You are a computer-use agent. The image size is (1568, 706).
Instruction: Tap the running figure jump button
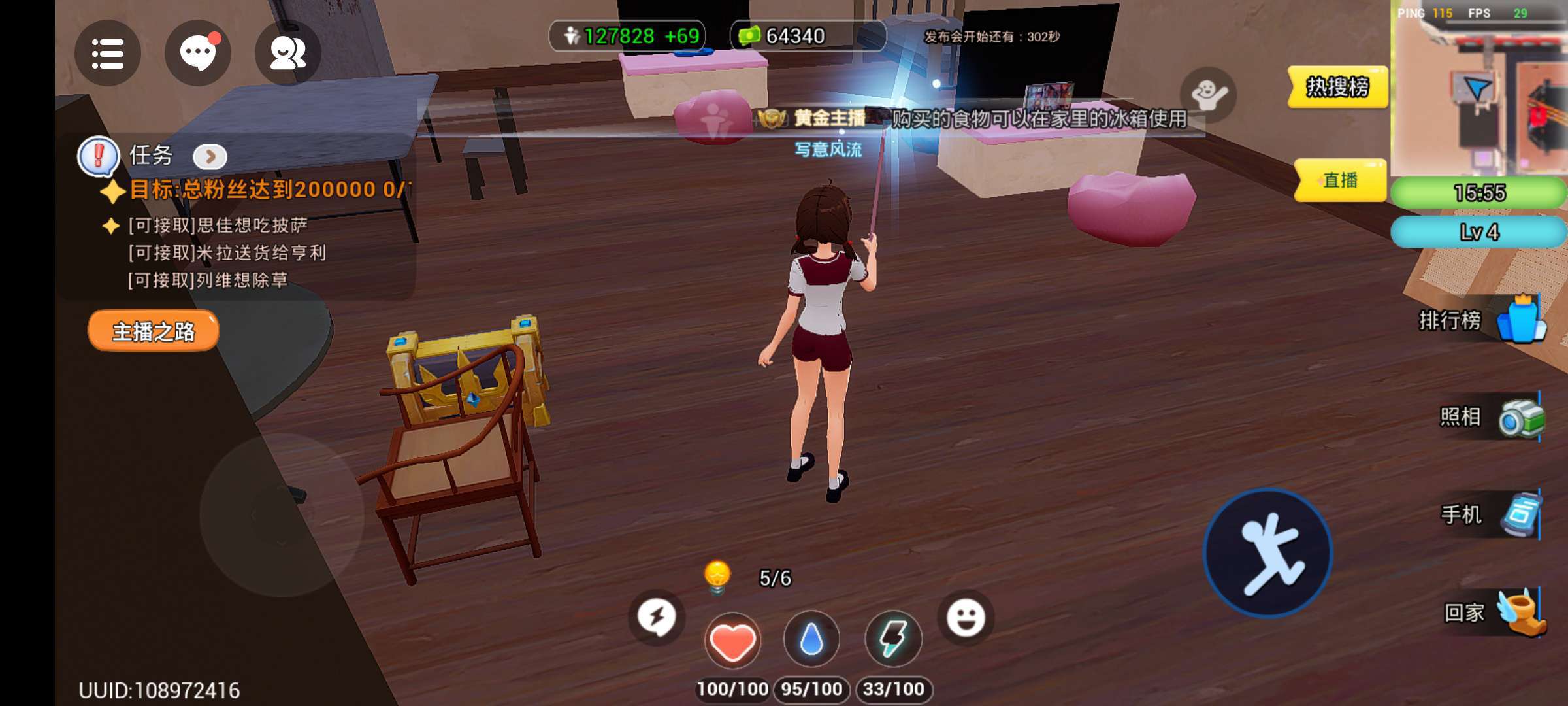(1267, 553)
